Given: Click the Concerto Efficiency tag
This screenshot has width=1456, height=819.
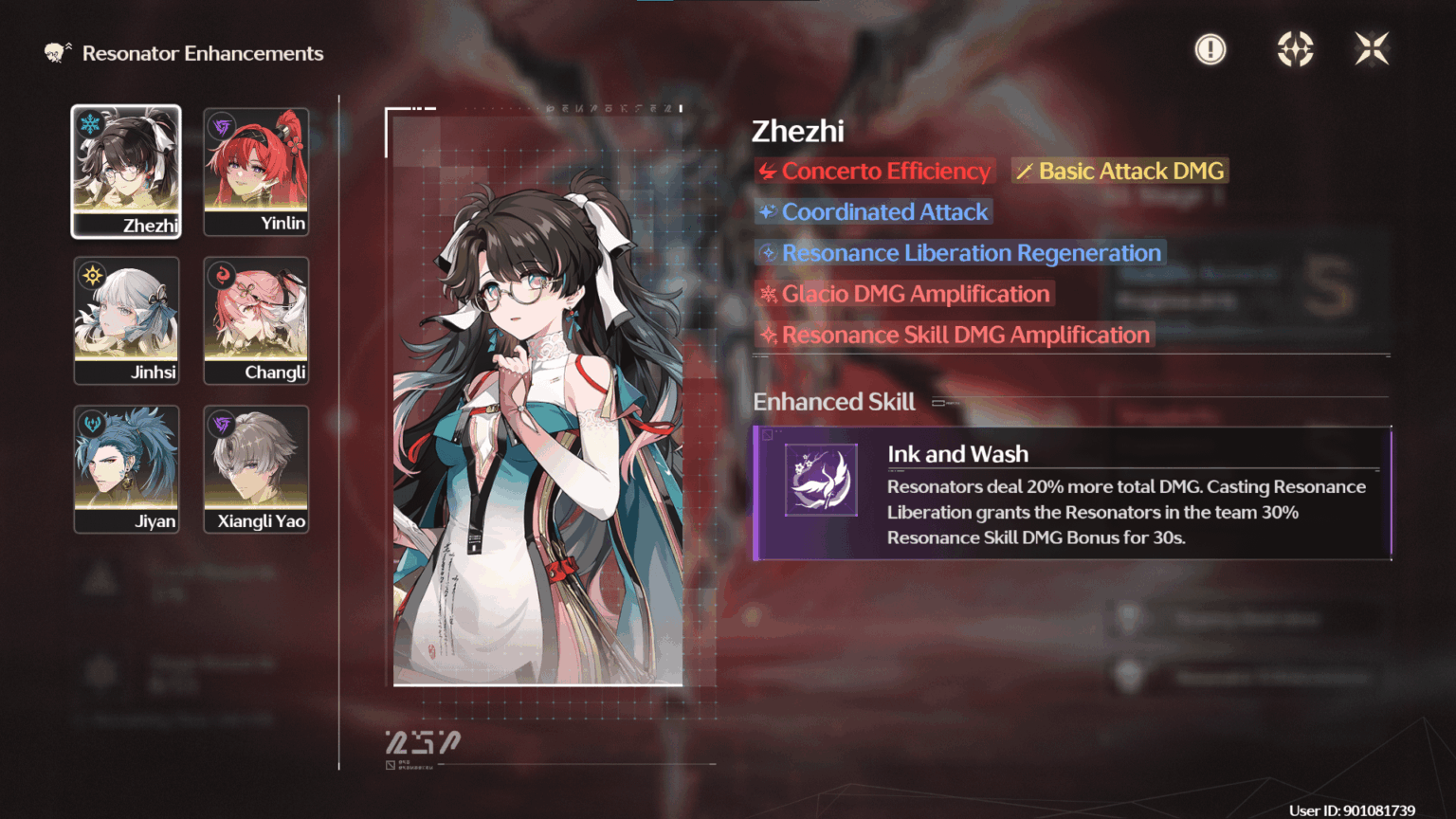Looking at the screenshot, I should (x=874, y=172).
